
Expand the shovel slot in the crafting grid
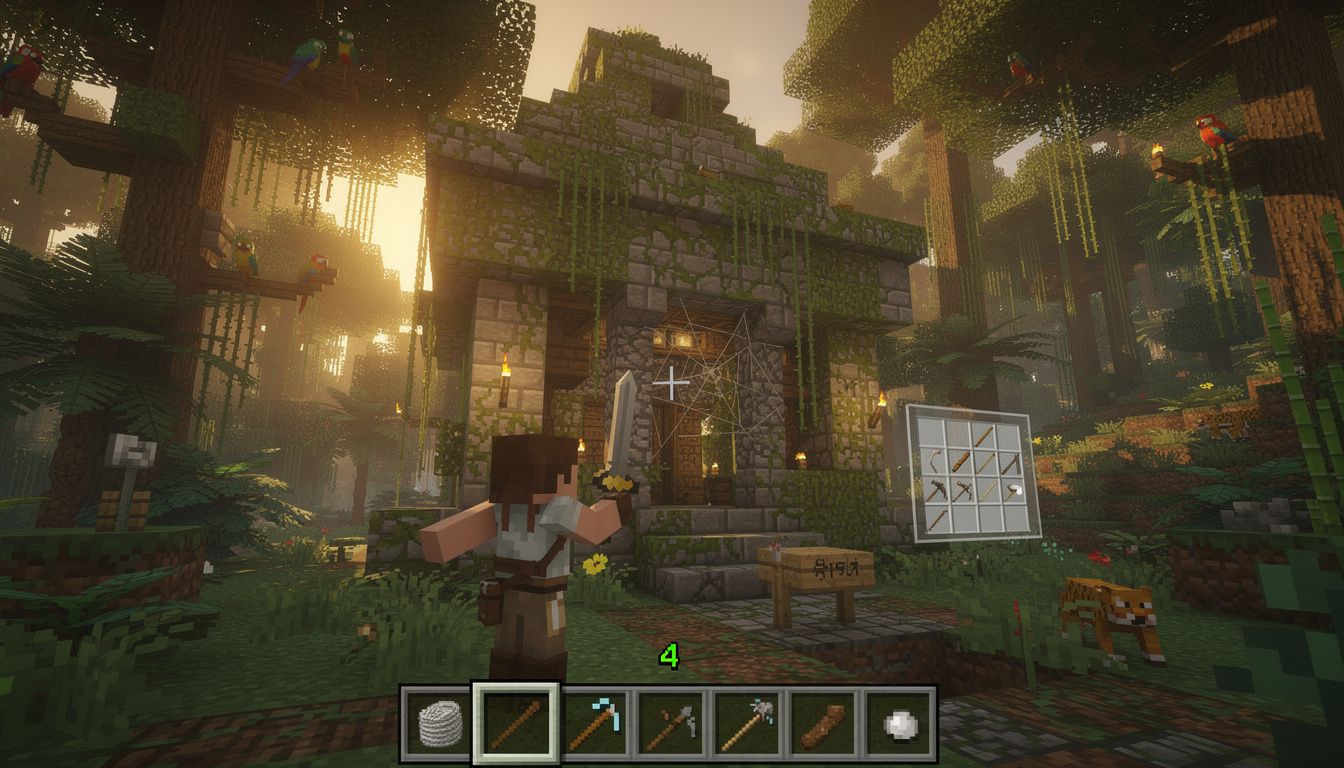click(x=1013, y=490)
